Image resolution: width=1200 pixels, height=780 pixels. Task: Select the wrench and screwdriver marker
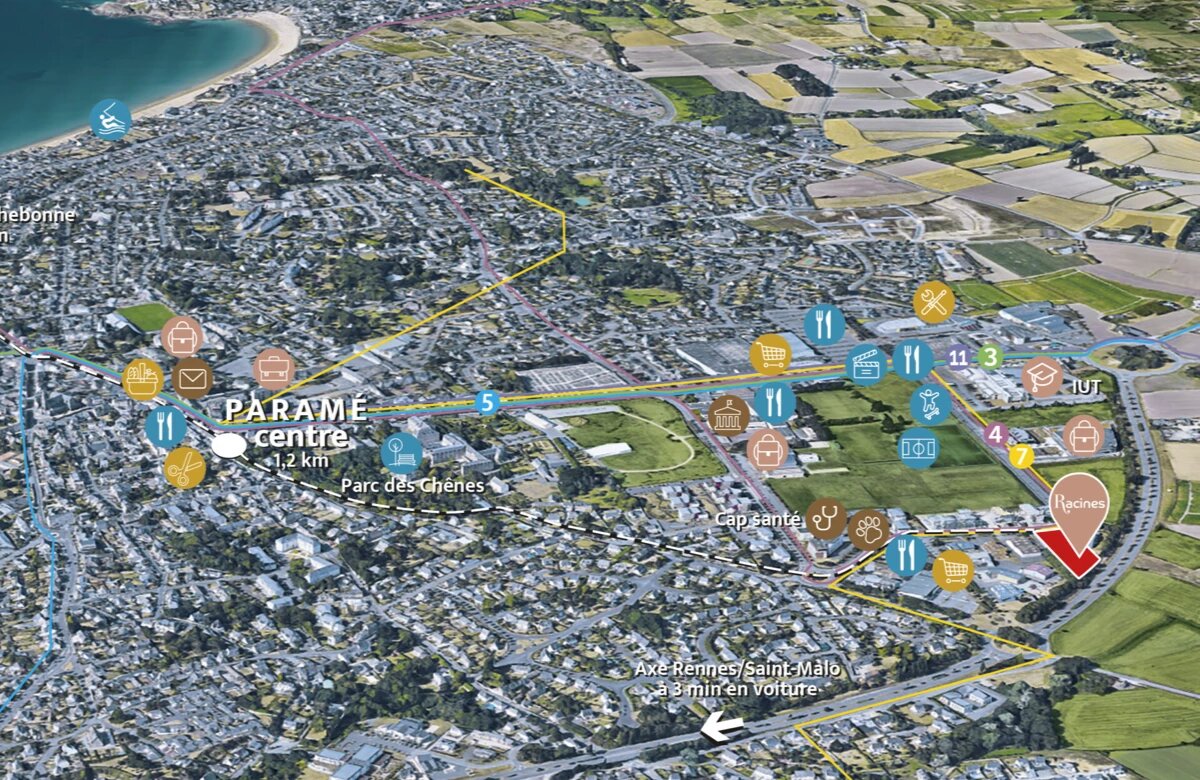click(x=934, y=302)
